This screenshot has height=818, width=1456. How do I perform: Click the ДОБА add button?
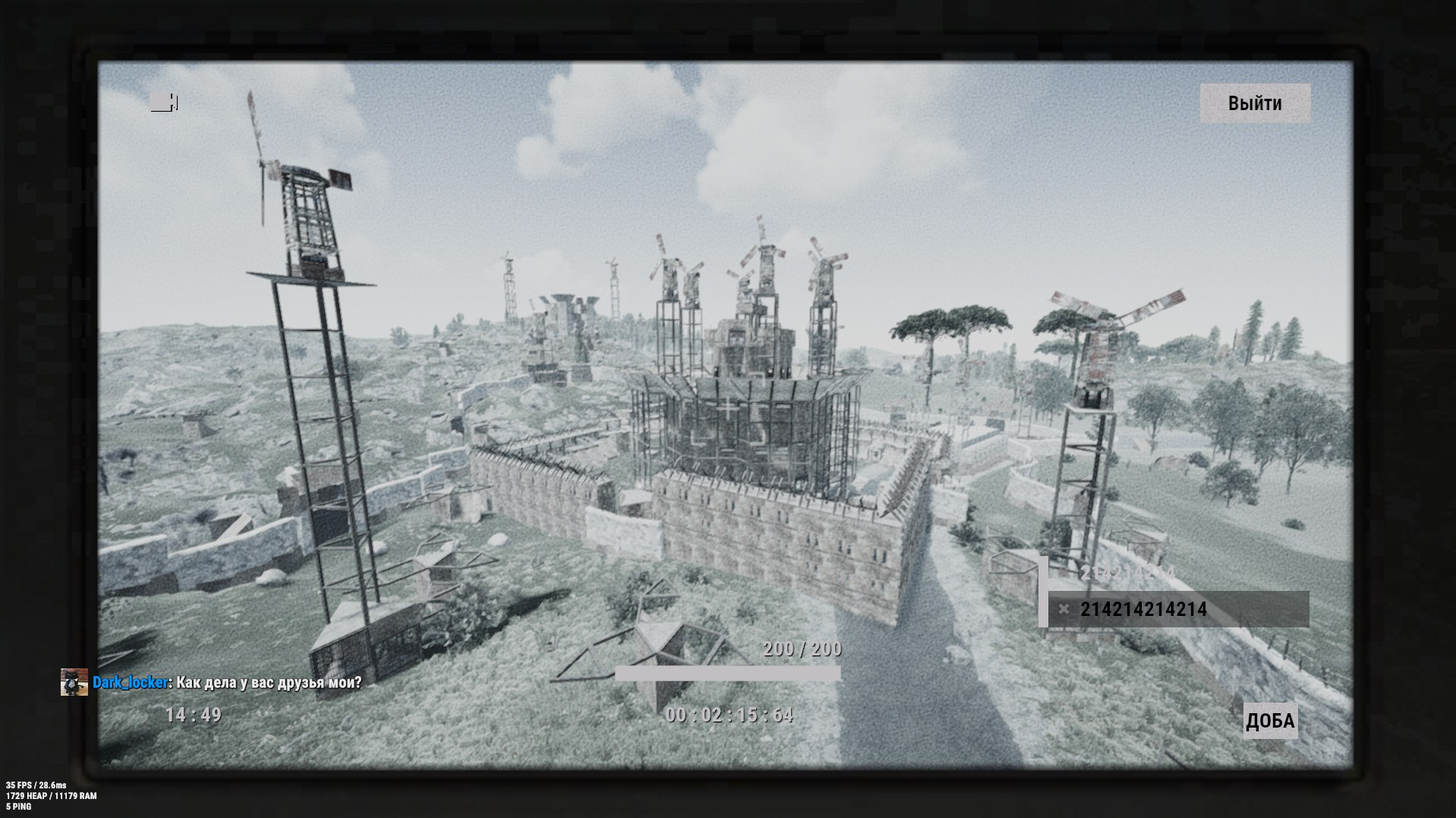1269,721
